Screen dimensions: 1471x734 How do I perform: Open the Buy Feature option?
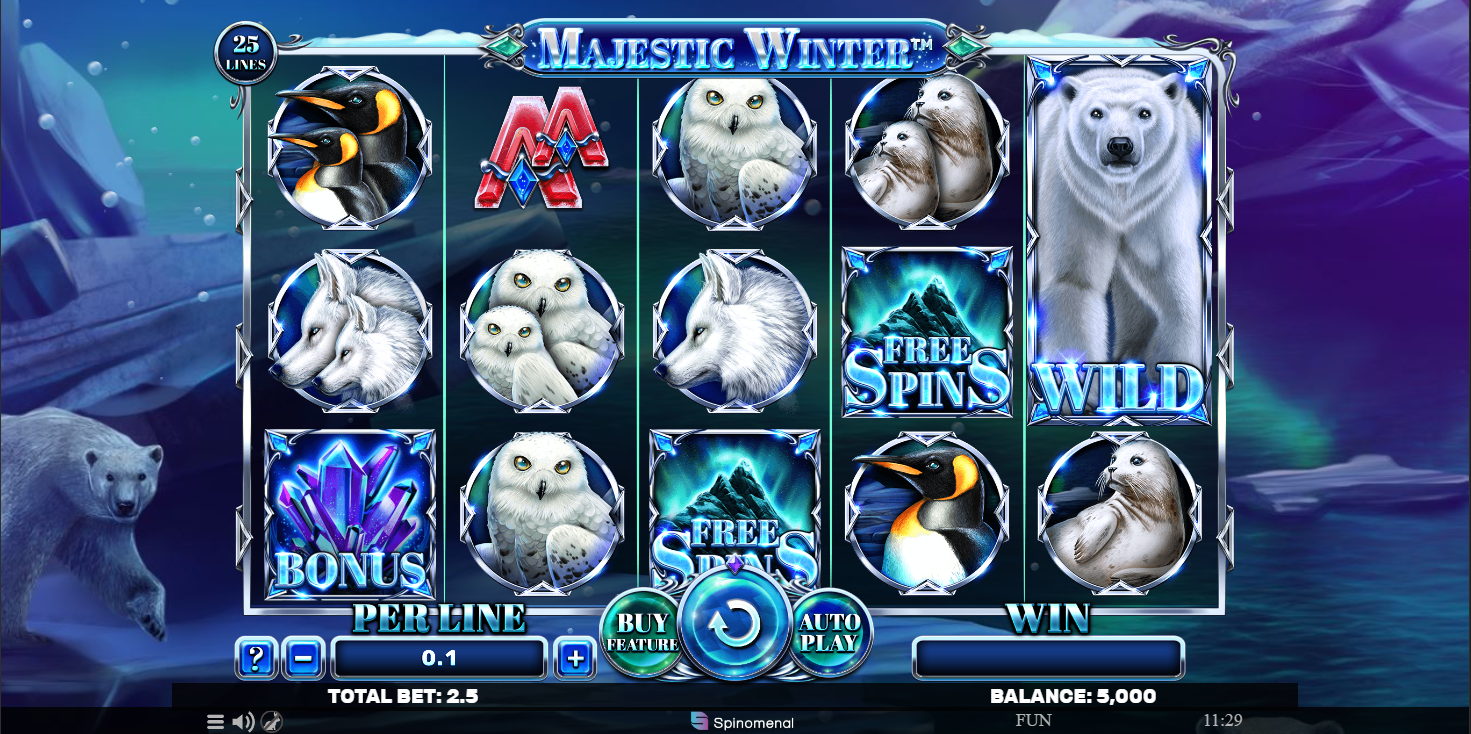tap(641, 633)
